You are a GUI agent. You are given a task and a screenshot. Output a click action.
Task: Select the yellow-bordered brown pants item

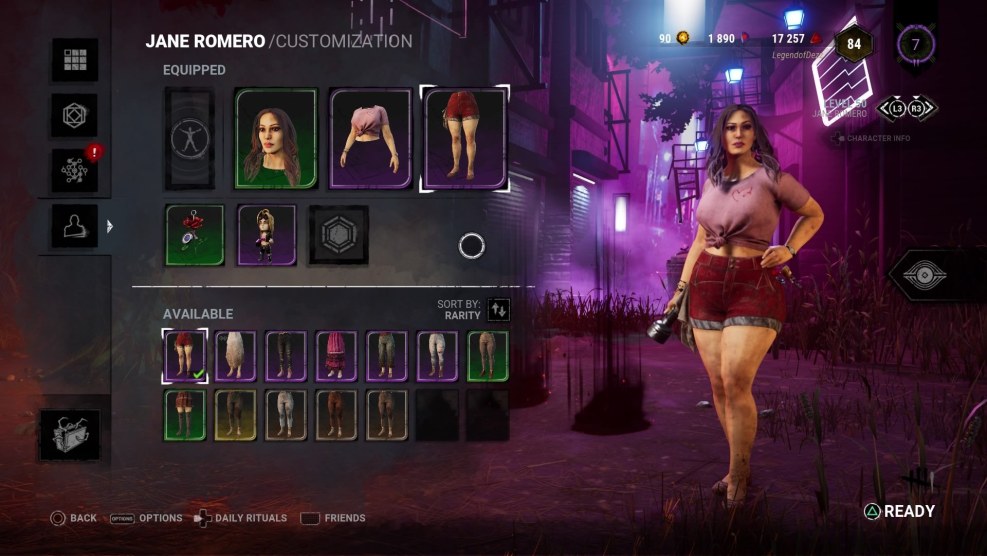click(236, 415)
